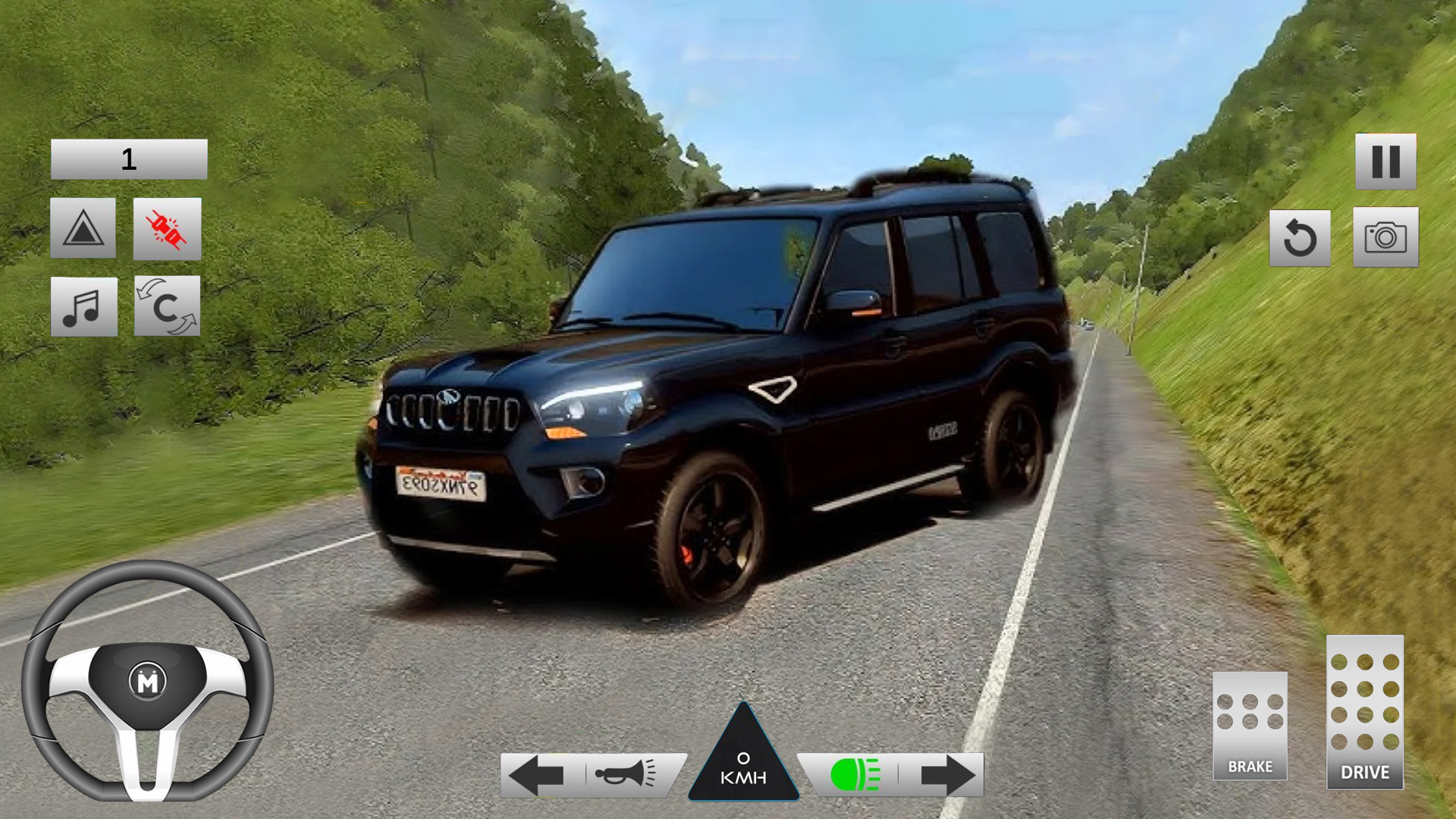Activate the hazard warning lights
The height and width of the screenshot is (819, 1456).
[x=84, y=229]
